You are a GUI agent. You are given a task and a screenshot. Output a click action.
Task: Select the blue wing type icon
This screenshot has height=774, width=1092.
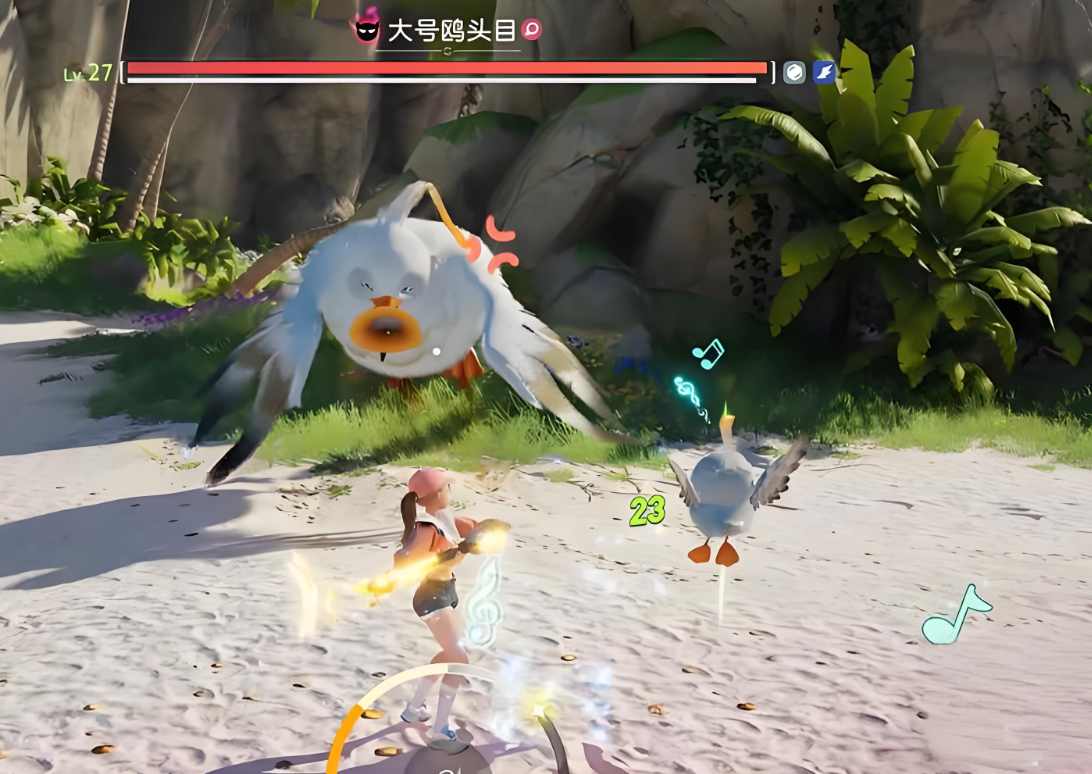point(824,72)
